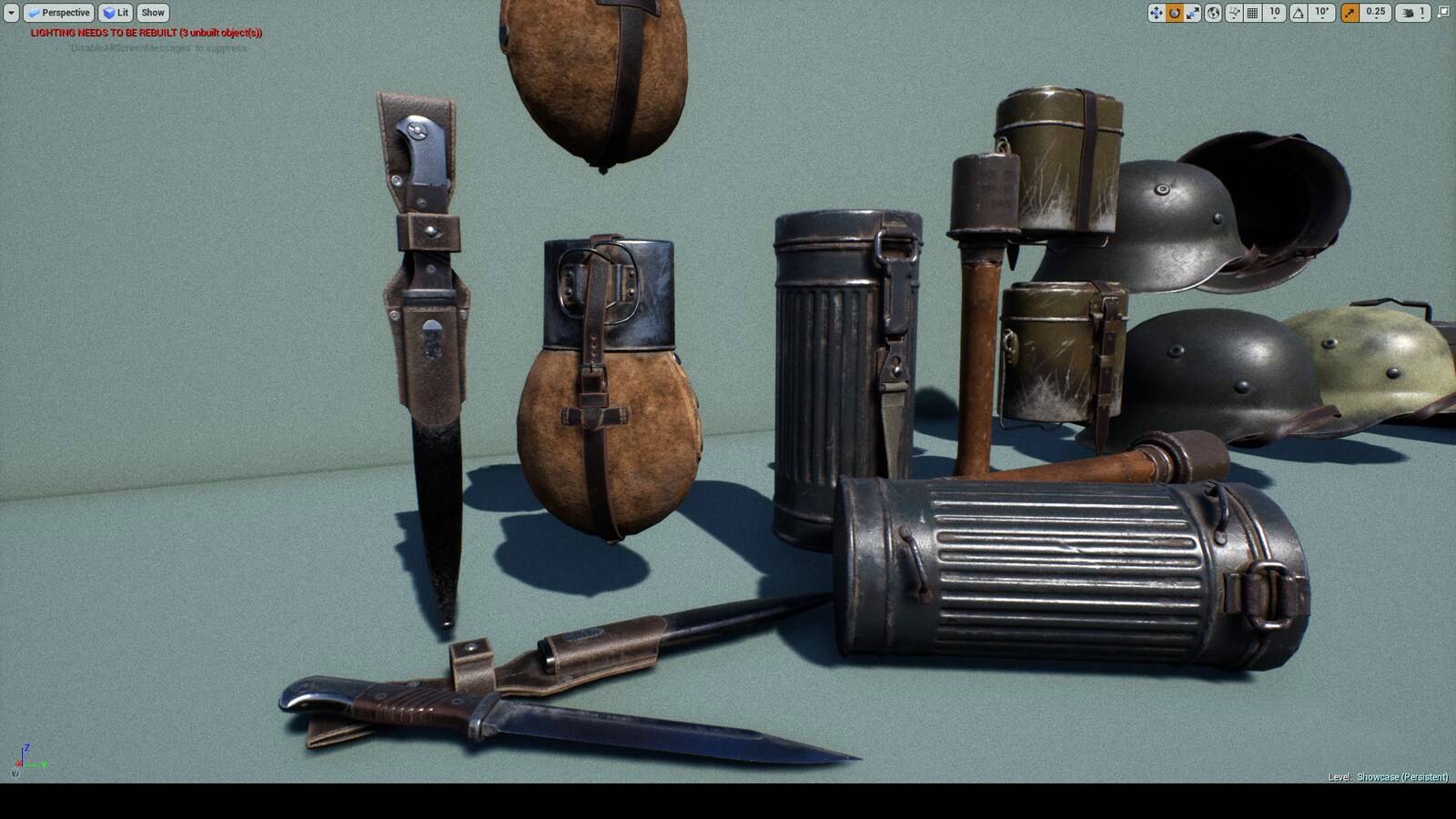Image resolution: width=1456 pixels, height=819 pixels.
Task: Toggle rotation snapping
Action: [x=1299, y=13]
